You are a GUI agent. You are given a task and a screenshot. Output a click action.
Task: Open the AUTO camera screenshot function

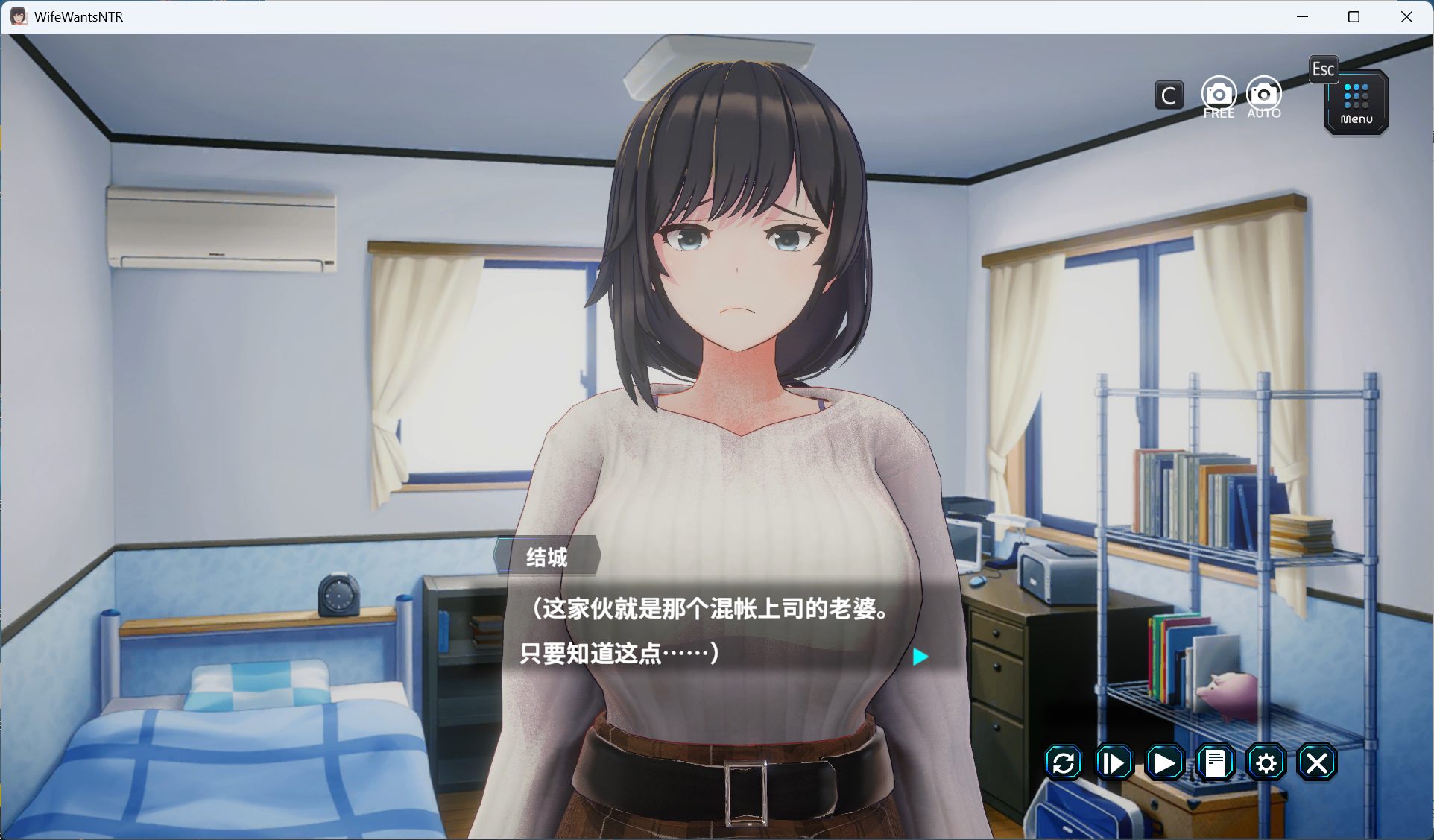click(x=1263, y=94)
